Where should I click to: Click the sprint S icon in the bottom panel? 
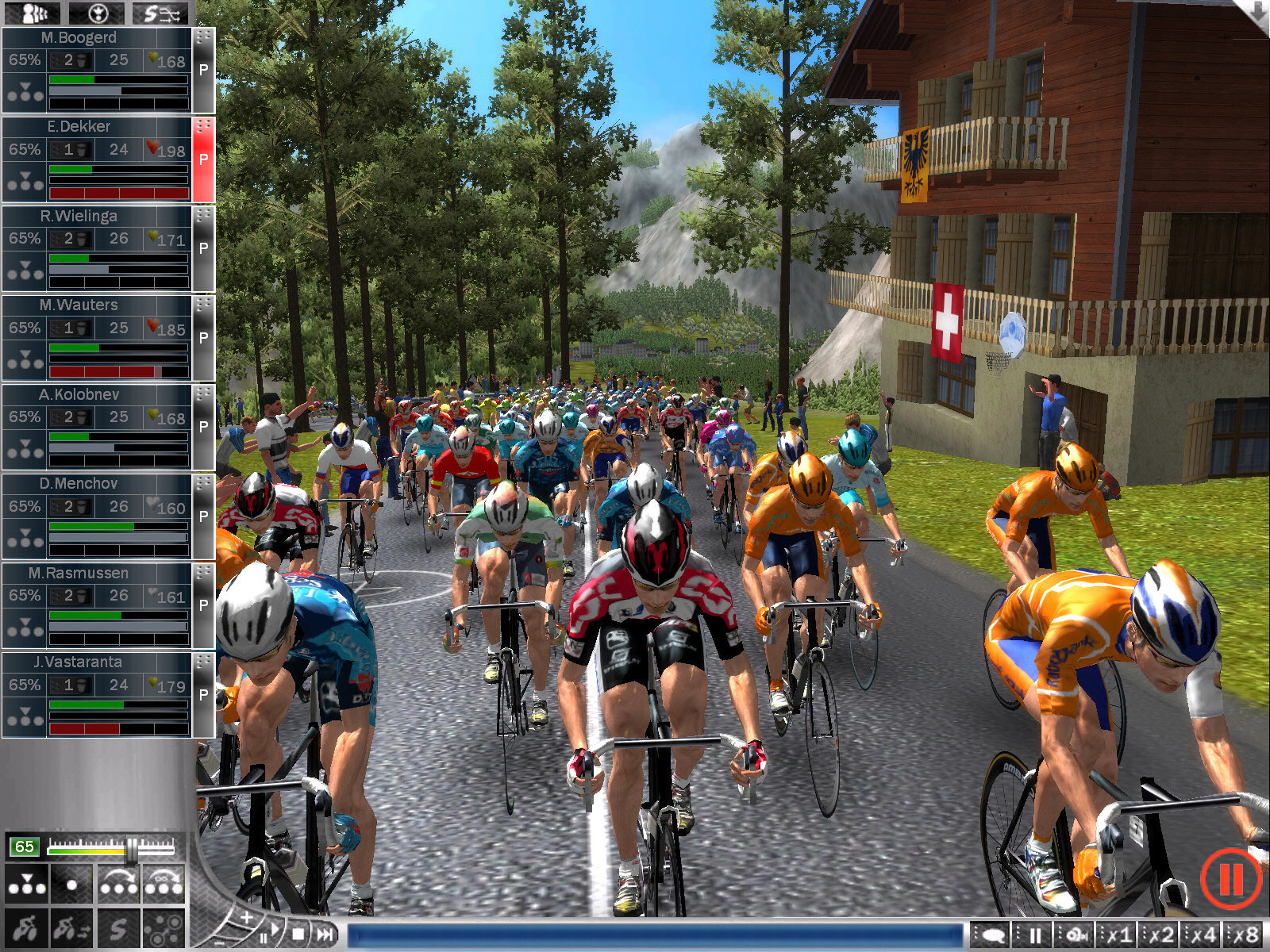click(119, 929)
